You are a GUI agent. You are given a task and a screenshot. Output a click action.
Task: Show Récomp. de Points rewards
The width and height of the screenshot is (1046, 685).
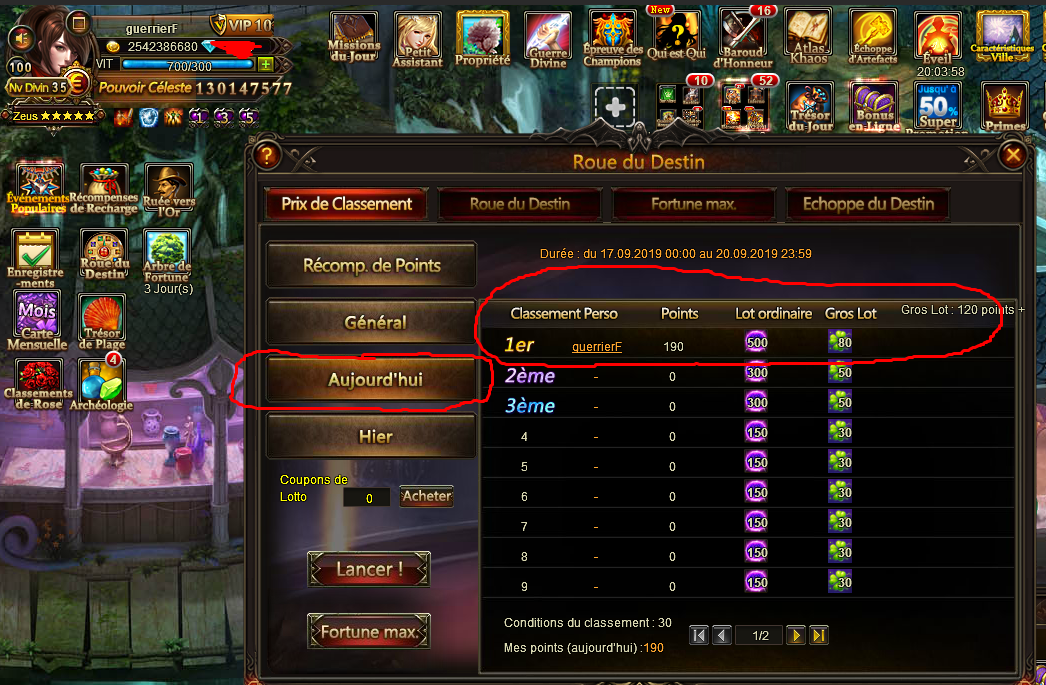[371, 266]
